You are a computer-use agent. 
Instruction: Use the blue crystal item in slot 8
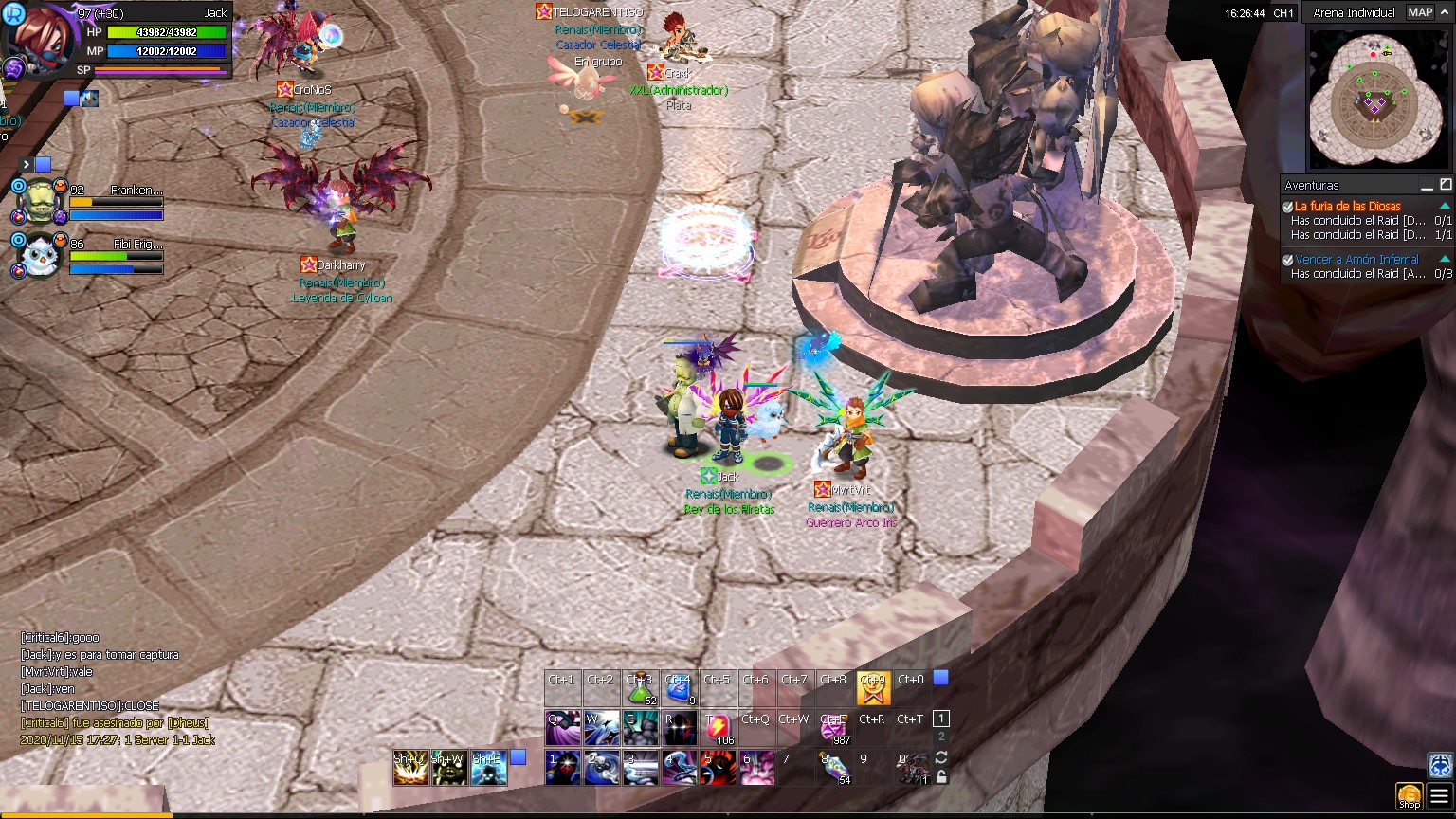(834, 768)
